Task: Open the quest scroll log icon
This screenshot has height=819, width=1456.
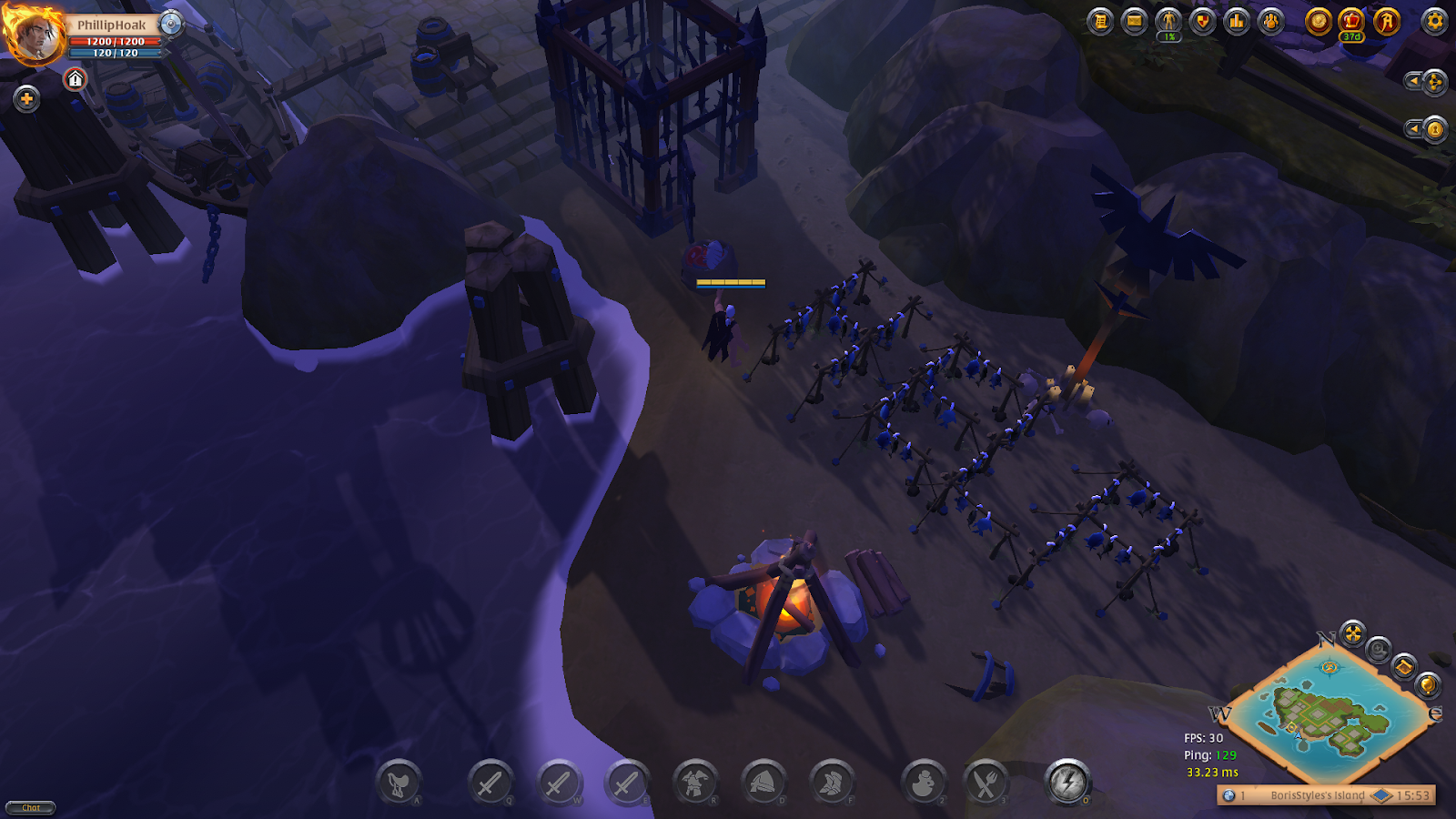Action: tap(1100, 21)
